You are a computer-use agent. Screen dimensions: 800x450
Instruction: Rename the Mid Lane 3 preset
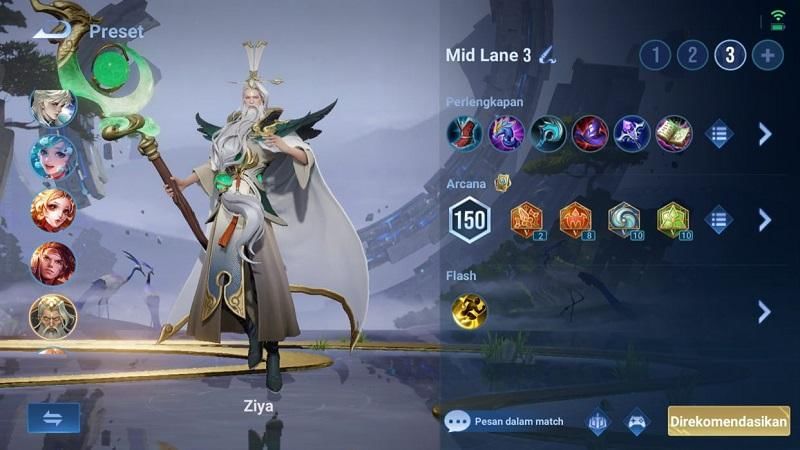point(547,55)
